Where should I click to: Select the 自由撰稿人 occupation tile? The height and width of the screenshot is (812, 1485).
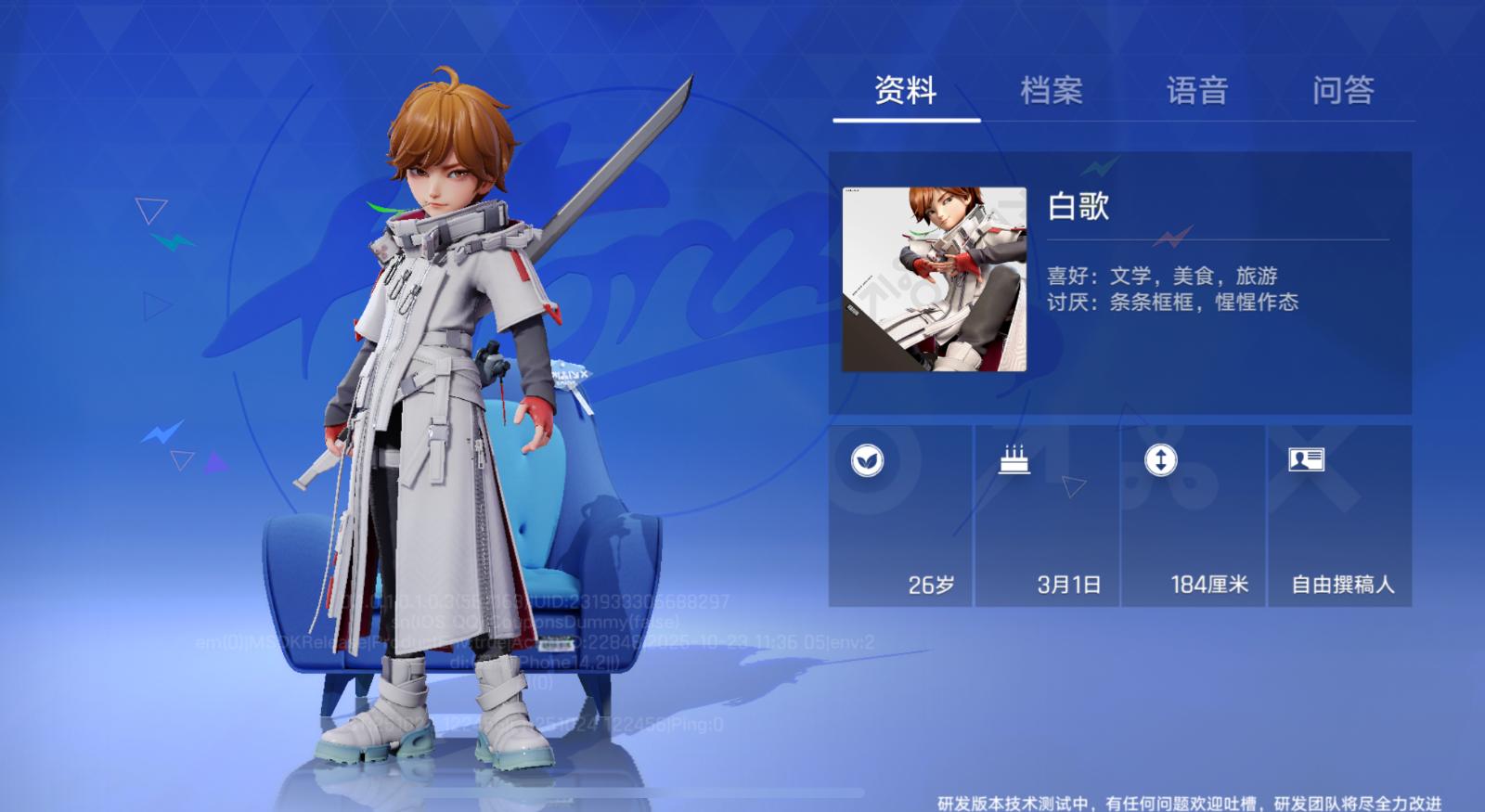click(x=1339, y=516)
